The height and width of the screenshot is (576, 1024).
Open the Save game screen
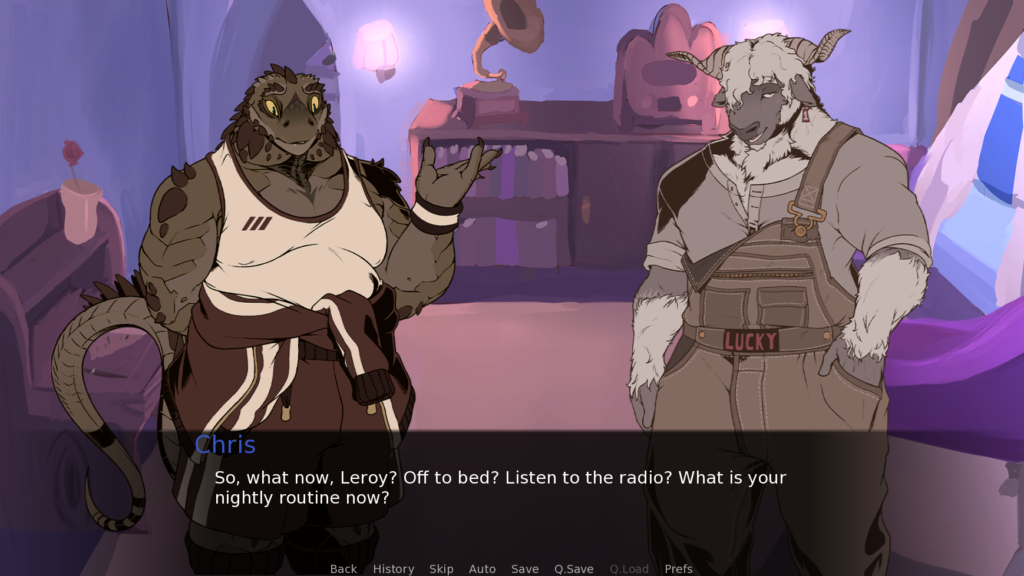coord(525,568)
